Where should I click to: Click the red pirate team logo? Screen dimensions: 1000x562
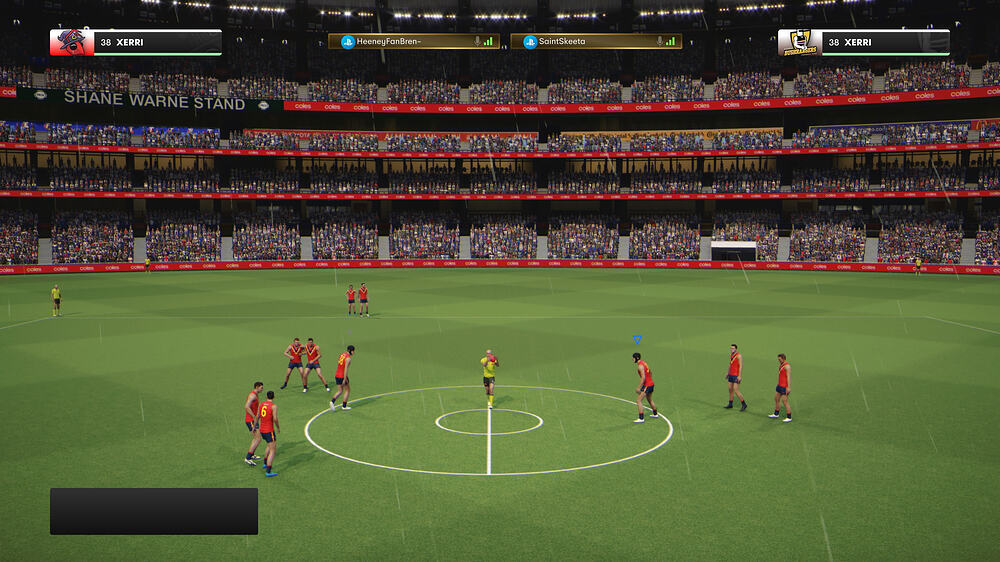71,42
